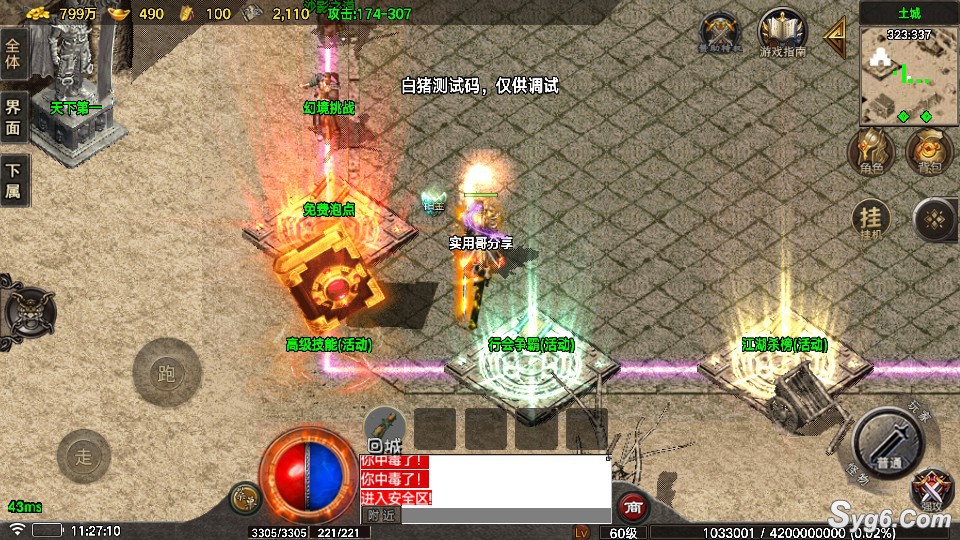Select the 附近 nearby chat channel
This screenshot has width=960, height=540.
point(381,516)
